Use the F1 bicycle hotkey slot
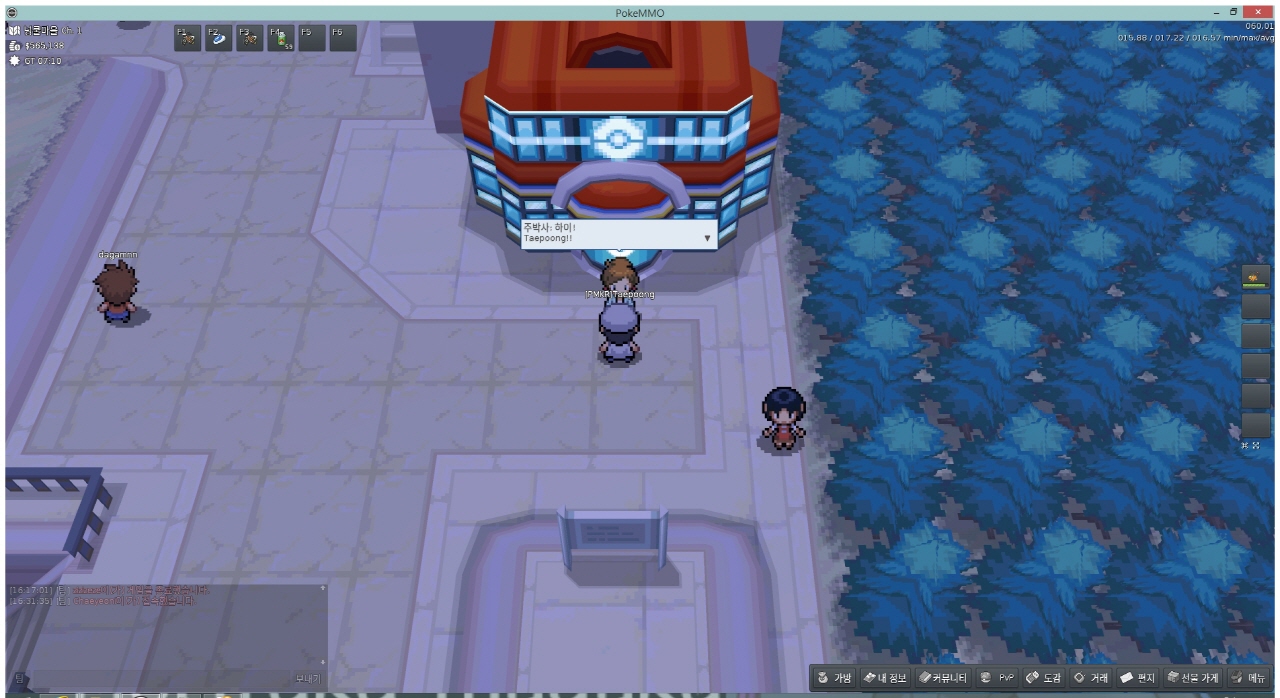 click(187, 38)
